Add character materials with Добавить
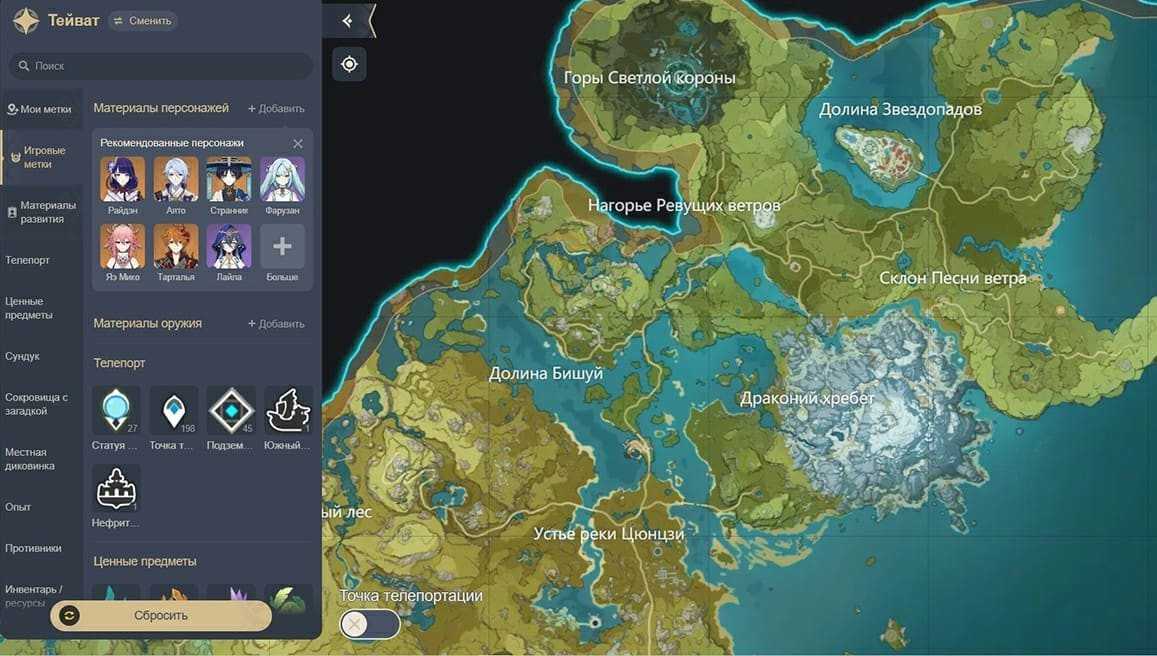Image resolution: width=1157 pixels, height=656 pixels. click(276, 108)
